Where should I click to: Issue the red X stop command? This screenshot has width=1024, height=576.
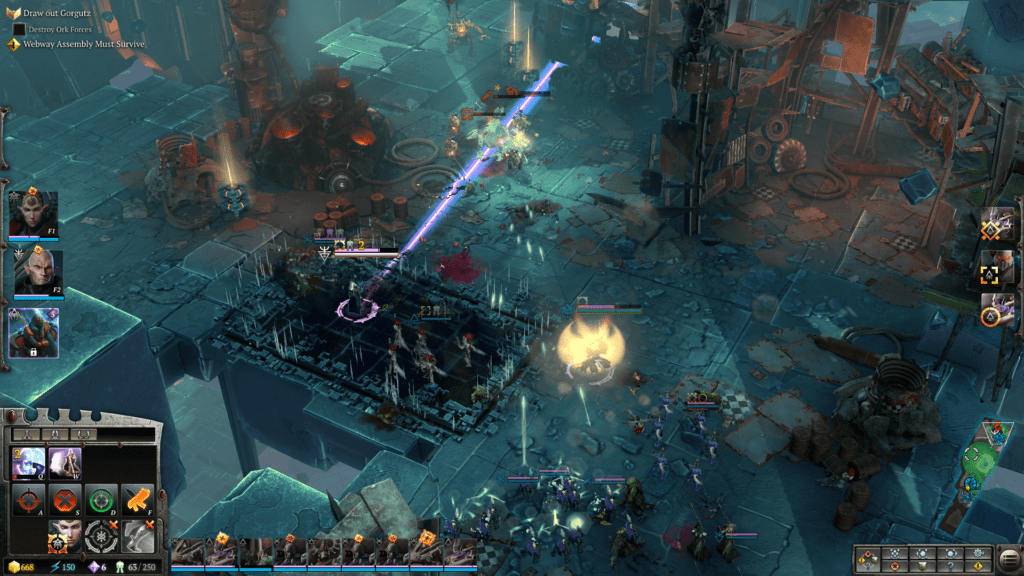pos(64,499)
